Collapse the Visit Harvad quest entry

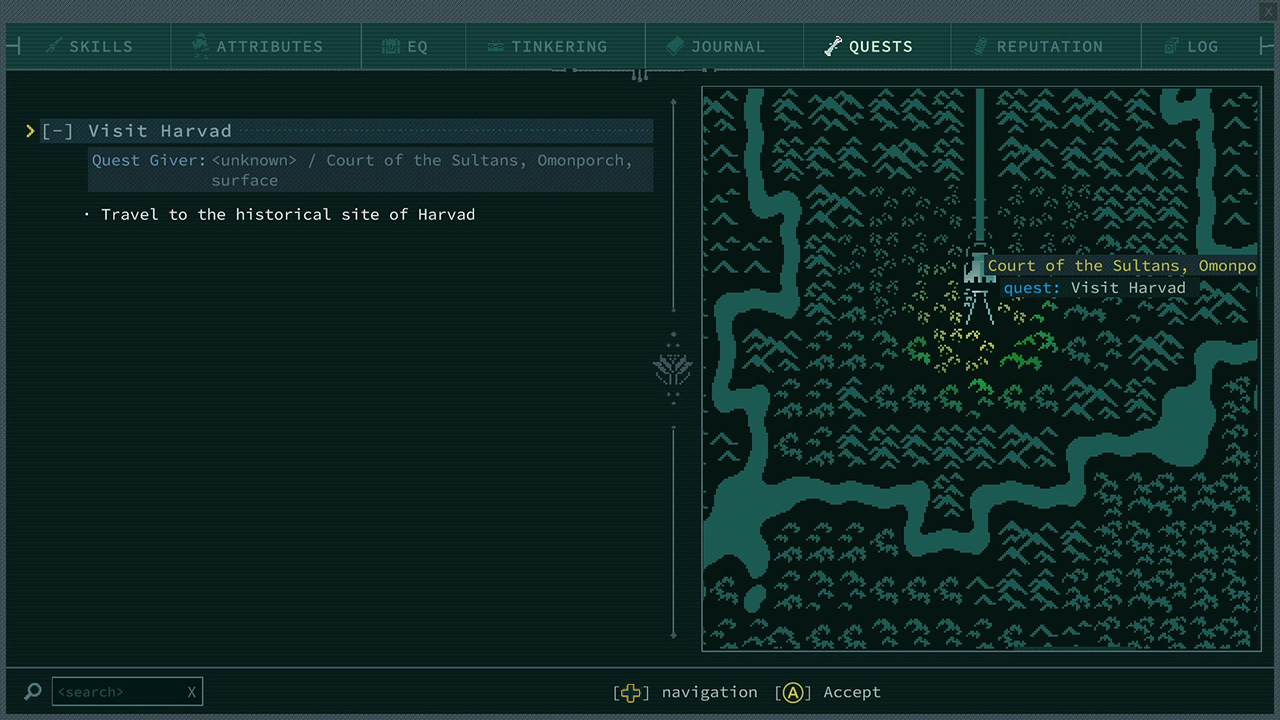click(57, 130)
